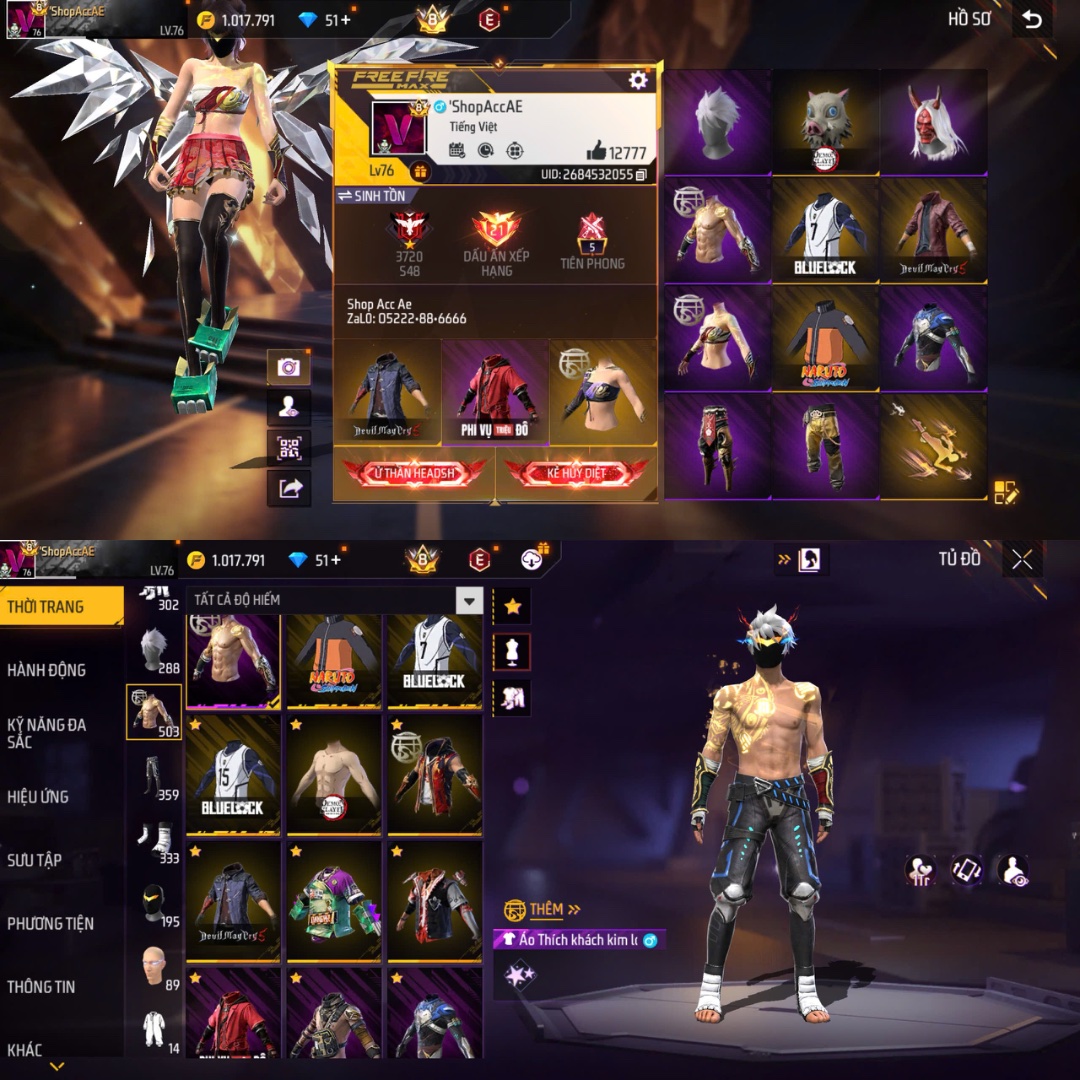
Task: Toggle the star favorites filter
Action: [x=512, y=606]
